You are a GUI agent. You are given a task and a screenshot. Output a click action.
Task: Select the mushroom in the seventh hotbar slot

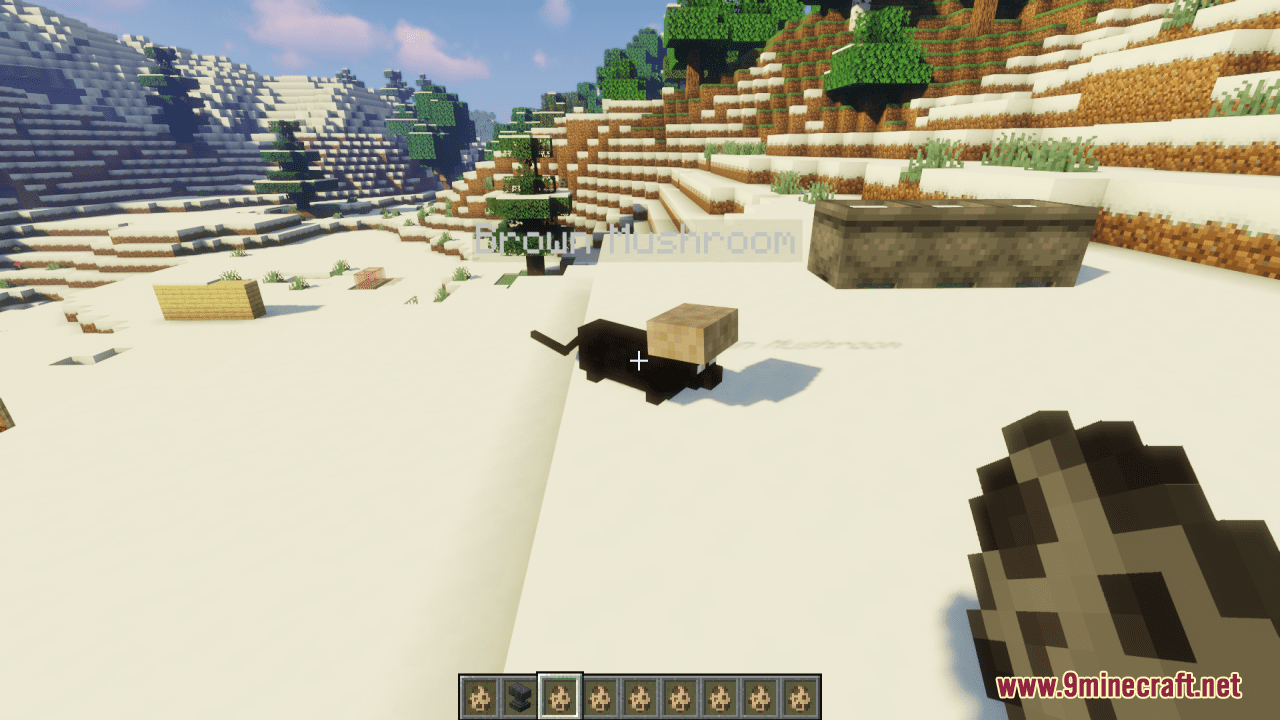pyautogui.click(x=718, y=693)
